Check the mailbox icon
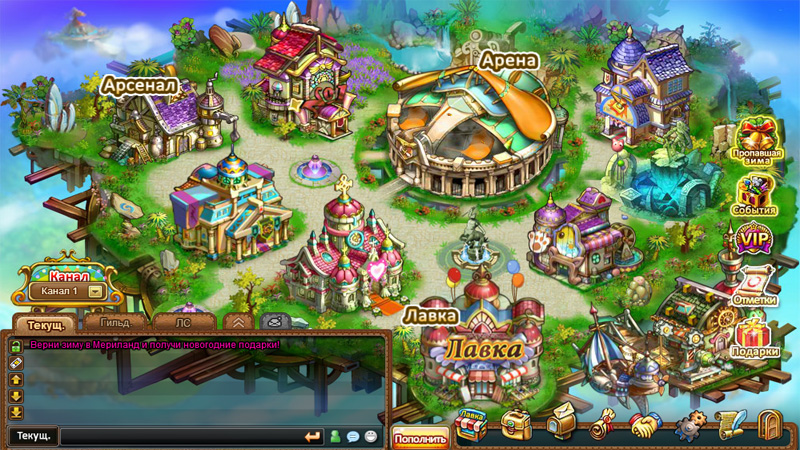Image resolution: width=800 pixels, height=450 pixels. click(558, 426)
